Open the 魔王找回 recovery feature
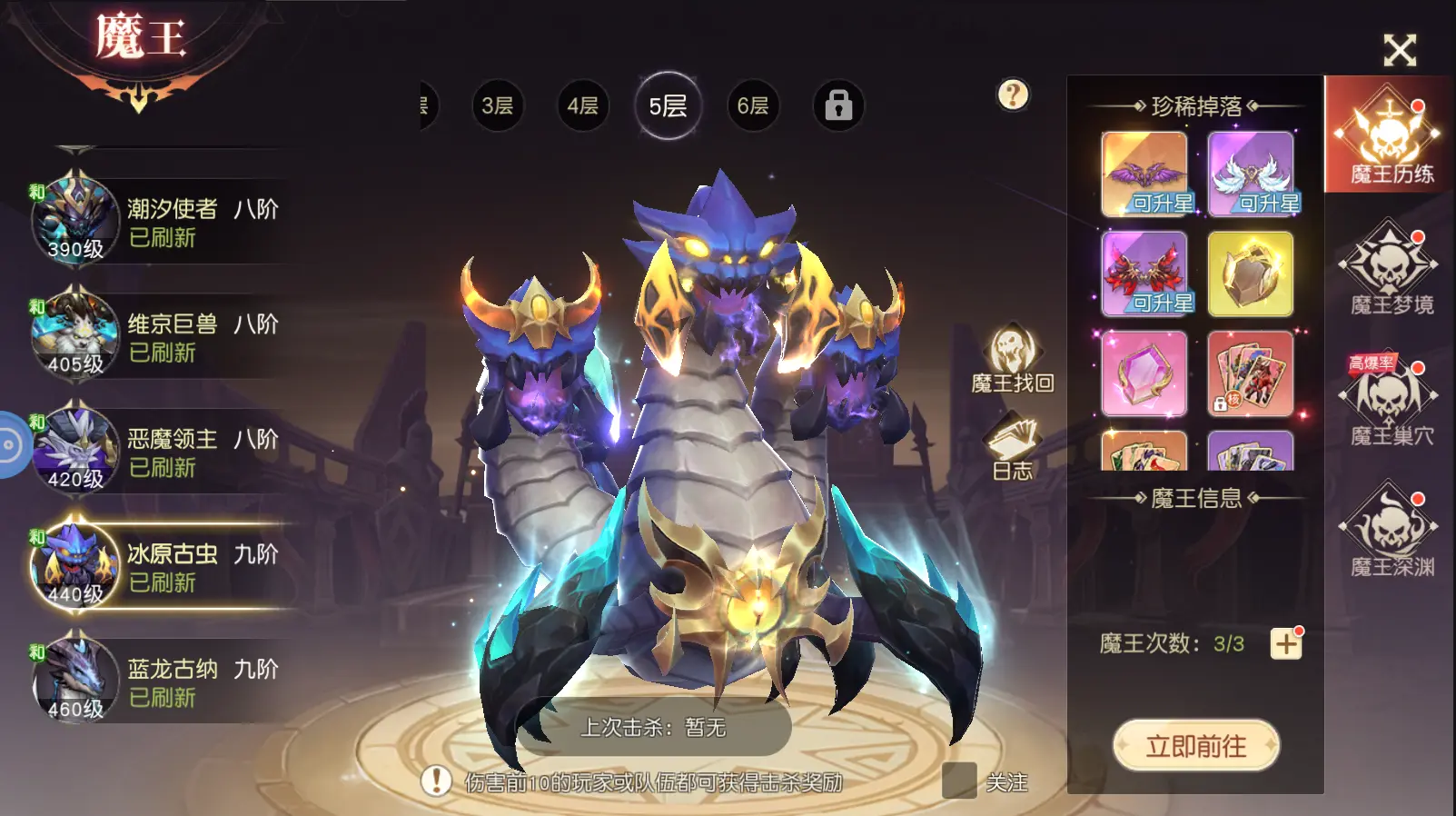 [1013, 360]
